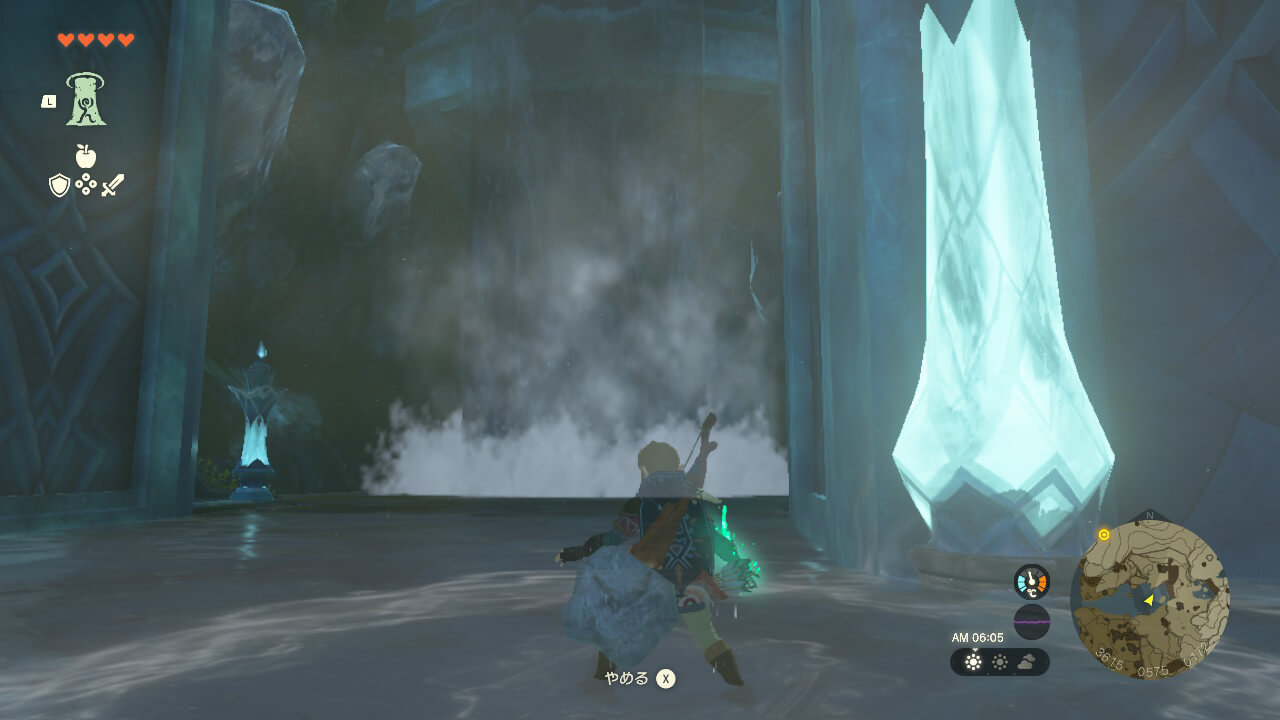Select the Ascend ability icon

[x=87, y=99]
